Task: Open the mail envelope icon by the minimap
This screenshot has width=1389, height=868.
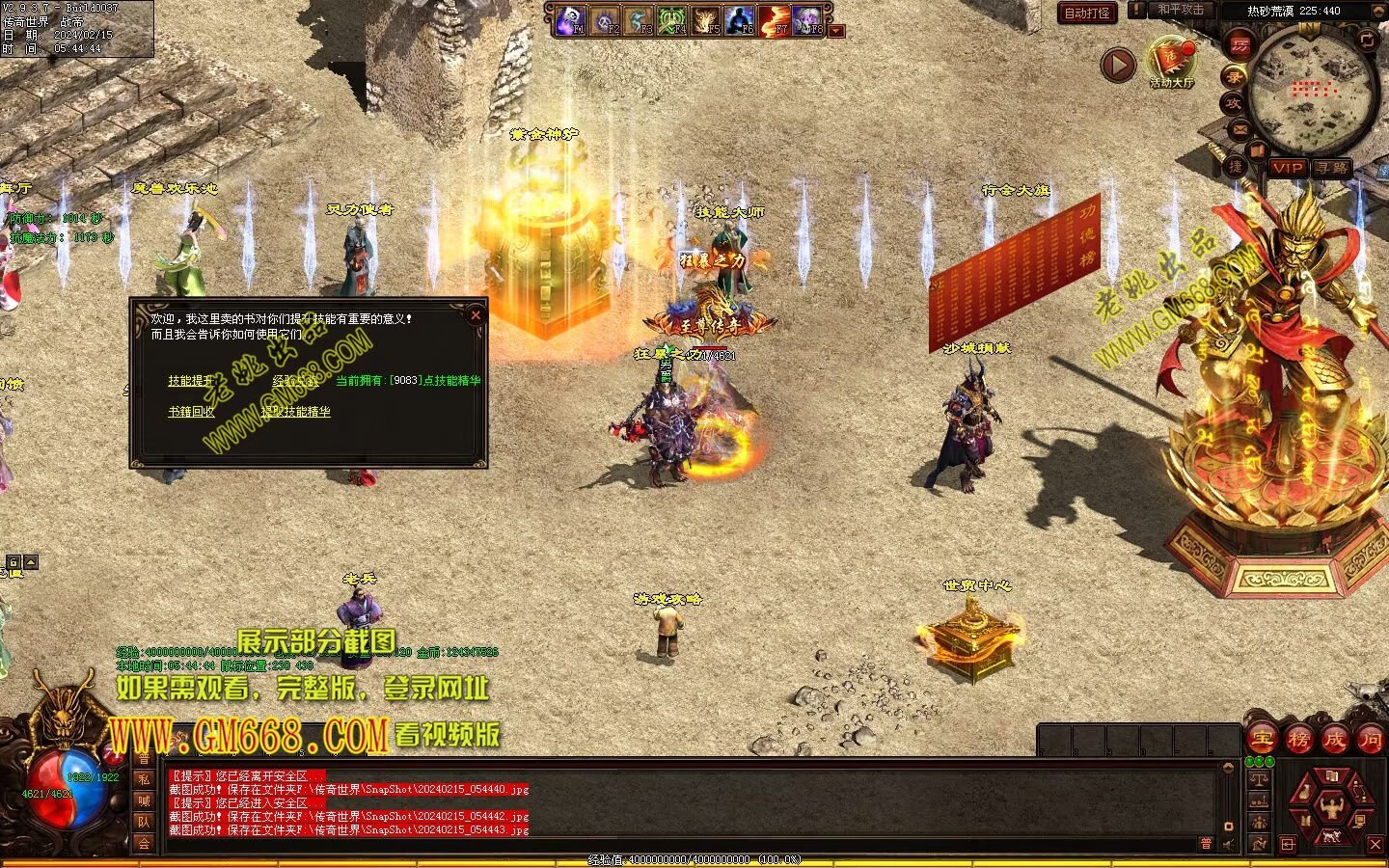Action: [x=1240, y=128]
